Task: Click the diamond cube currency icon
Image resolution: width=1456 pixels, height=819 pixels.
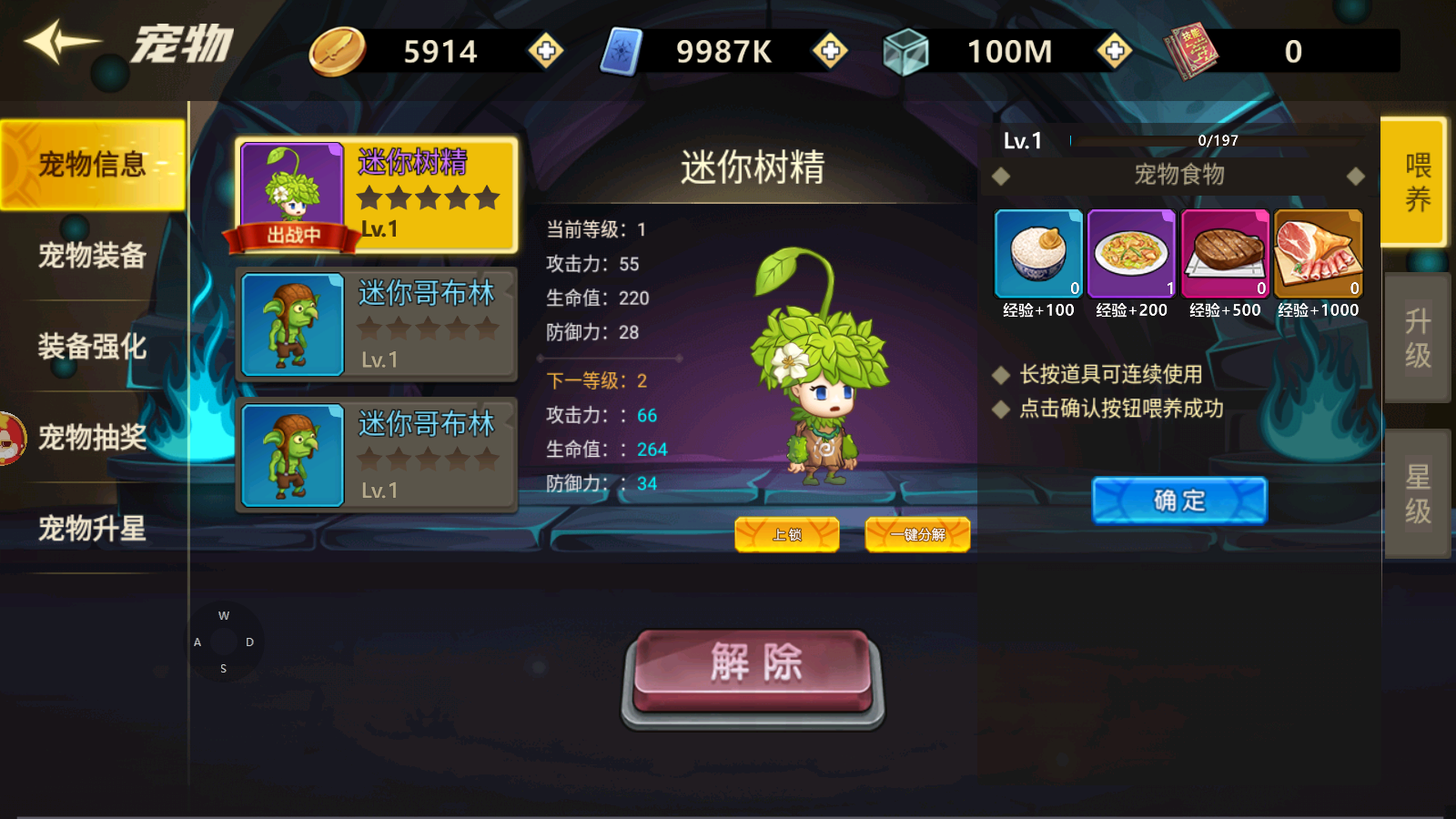Action: 905,52
